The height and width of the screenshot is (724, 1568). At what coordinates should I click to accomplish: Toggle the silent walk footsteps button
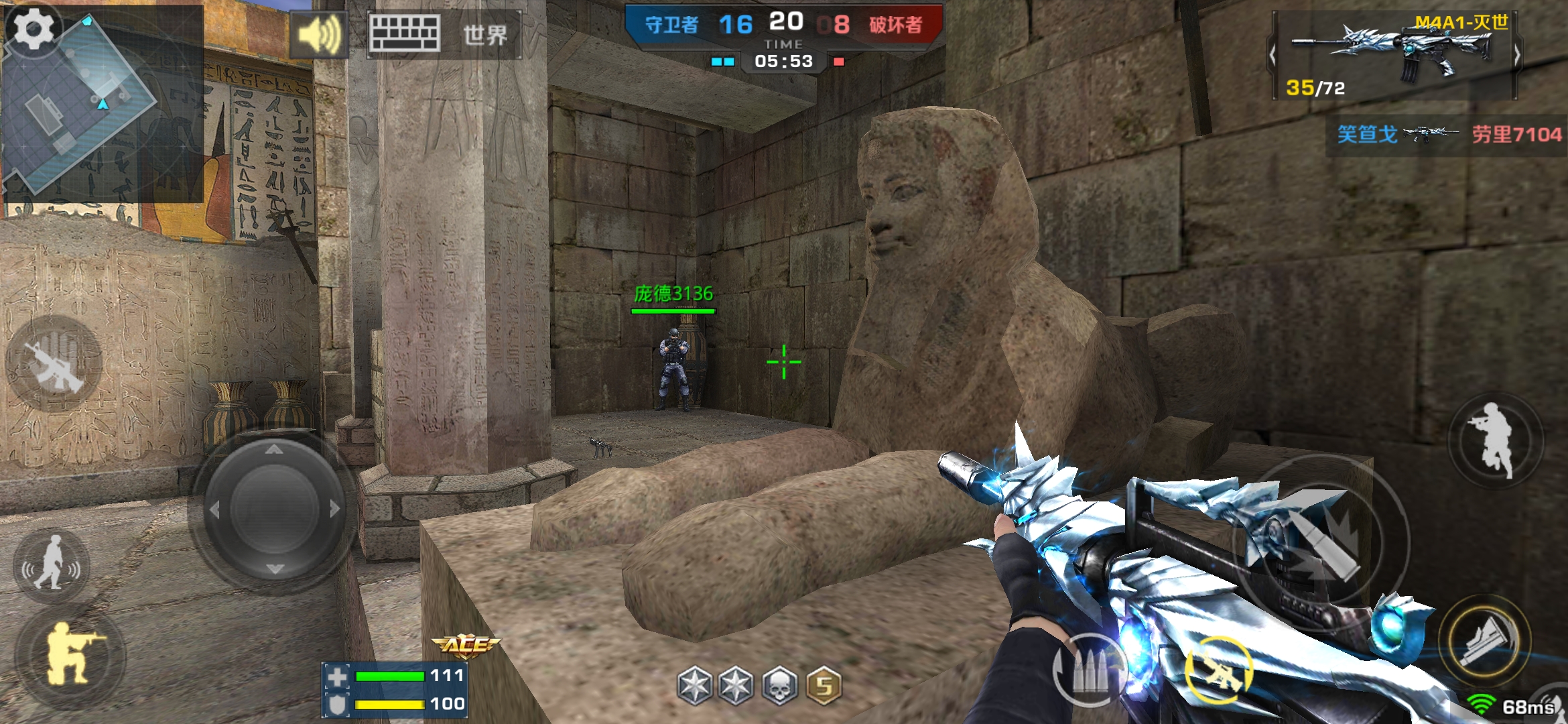tap(52, 566)
